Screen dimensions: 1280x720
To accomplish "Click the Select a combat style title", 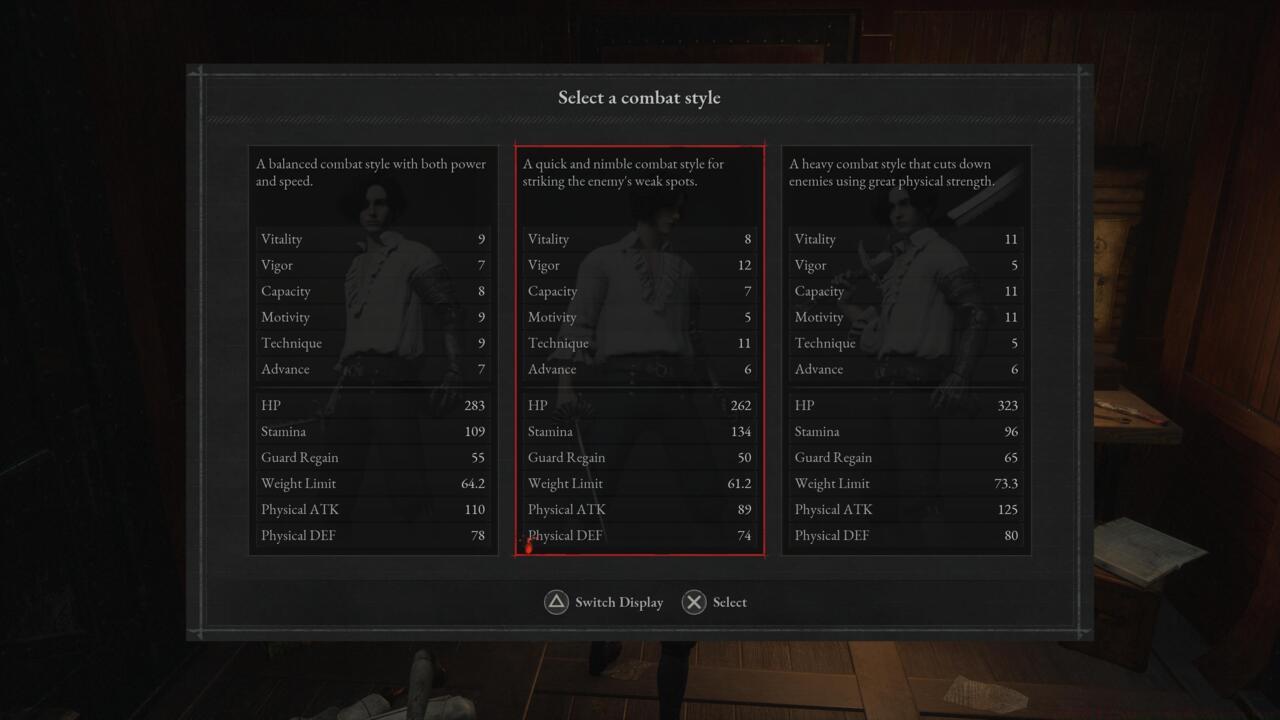I will pos(639,97).
